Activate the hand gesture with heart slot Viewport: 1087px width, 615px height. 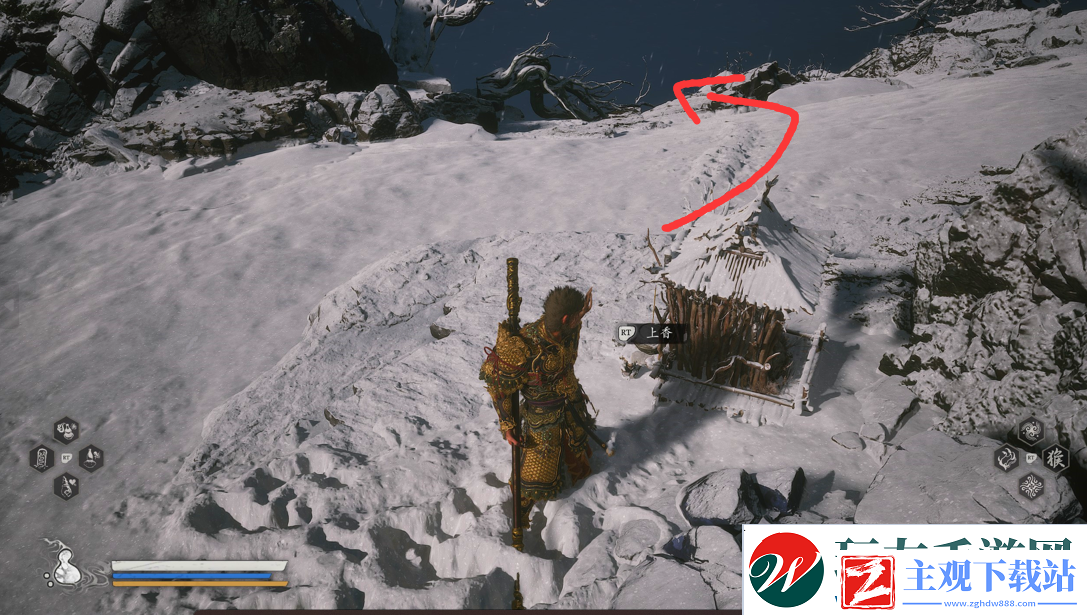pyautogui.click(x=66, y=486)
